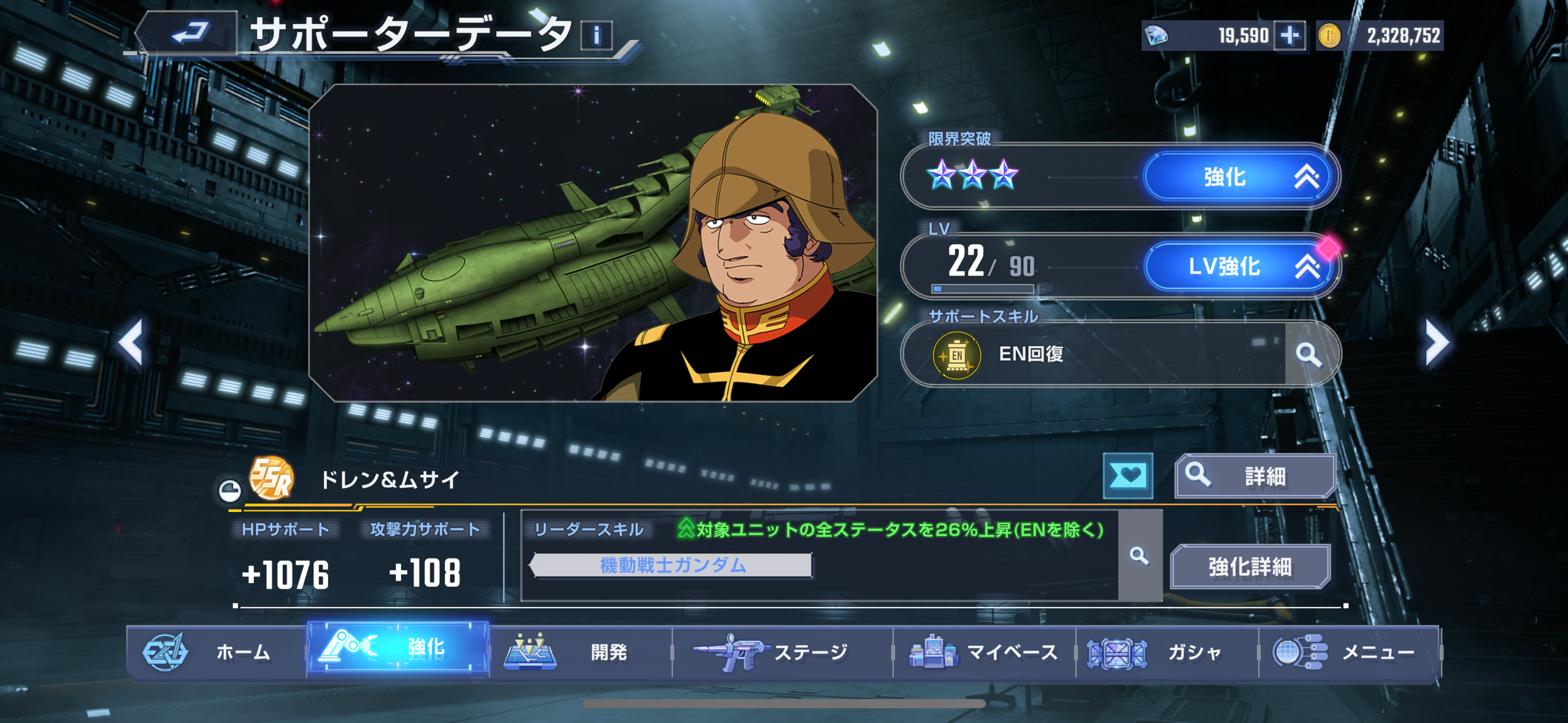
Task: Open the ガシャ gacha menu
Action: 1167,652
